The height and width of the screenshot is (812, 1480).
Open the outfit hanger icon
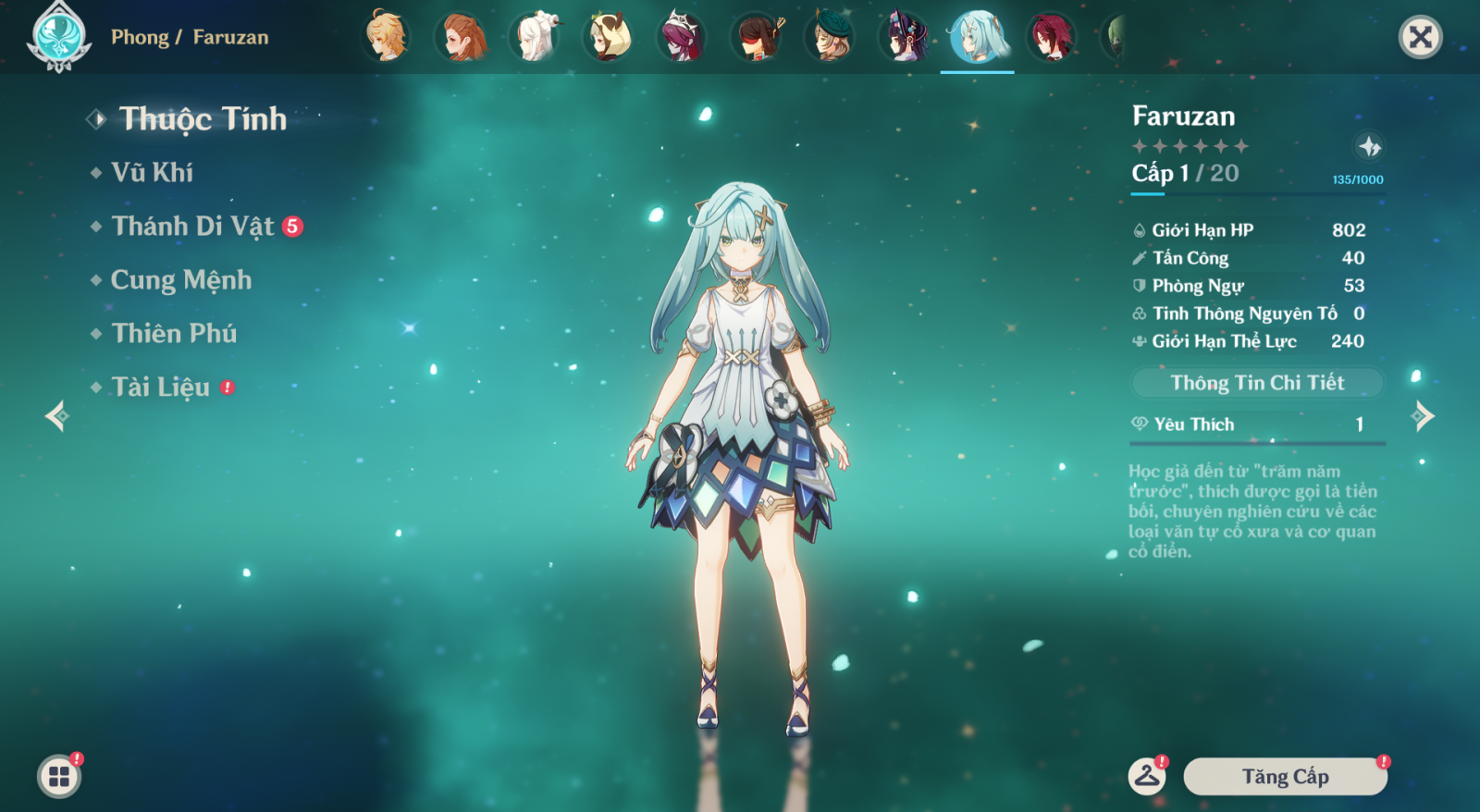(1147, 776)
